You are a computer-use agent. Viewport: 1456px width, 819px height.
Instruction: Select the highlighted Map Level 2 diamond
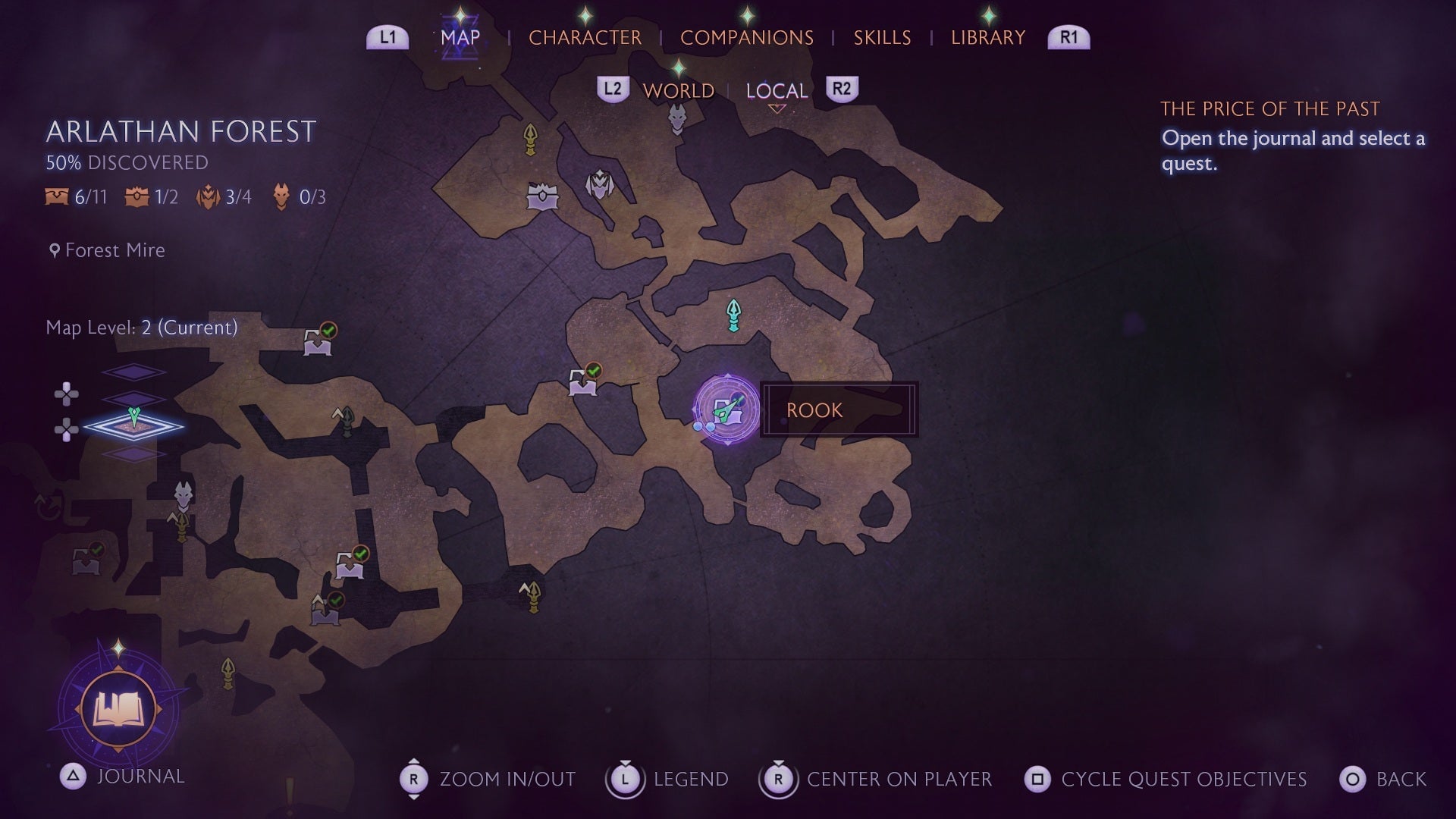coord(135,427)
